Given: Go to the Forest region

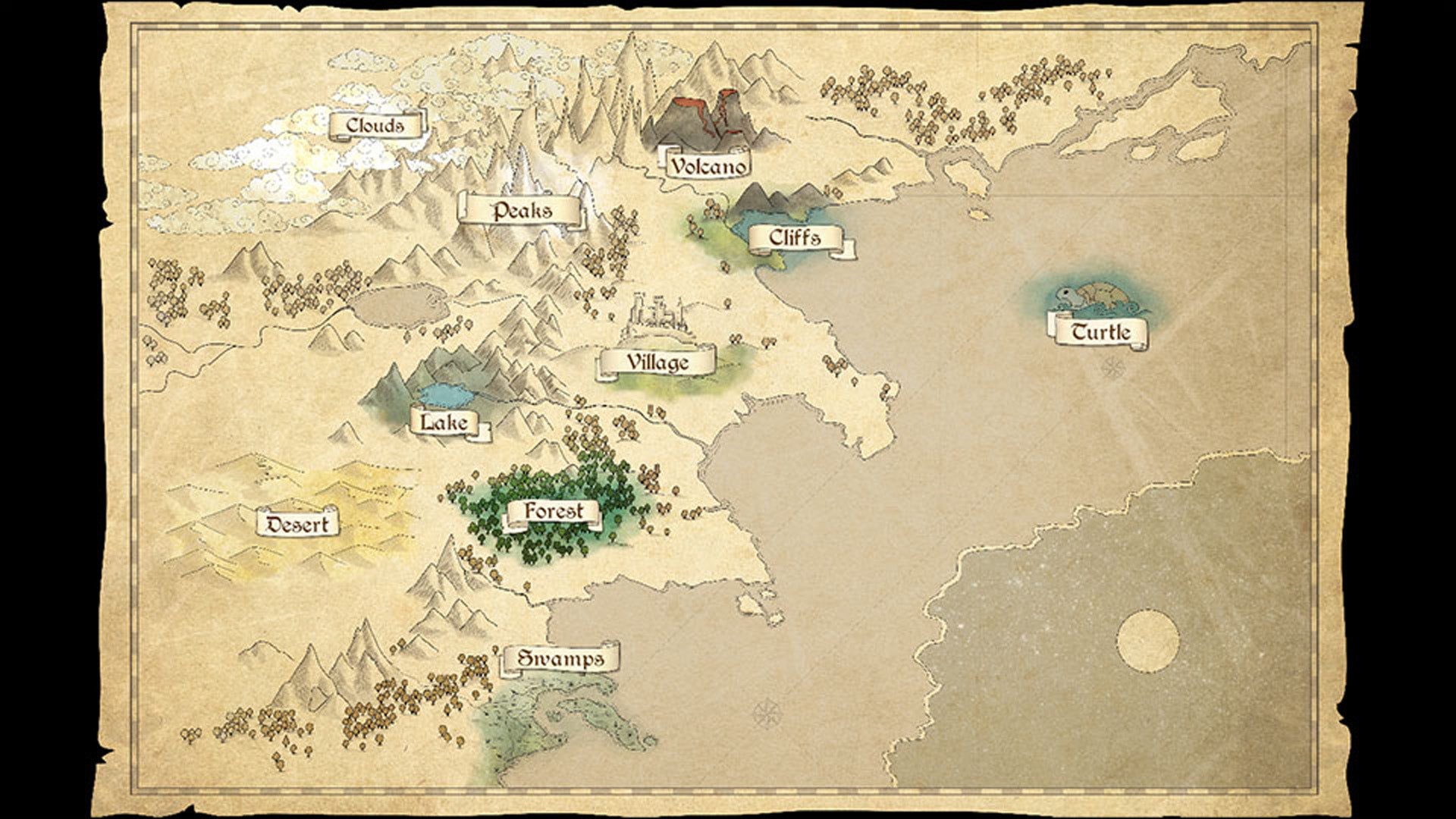Looking at the screenshot, I should coord(554,512).
